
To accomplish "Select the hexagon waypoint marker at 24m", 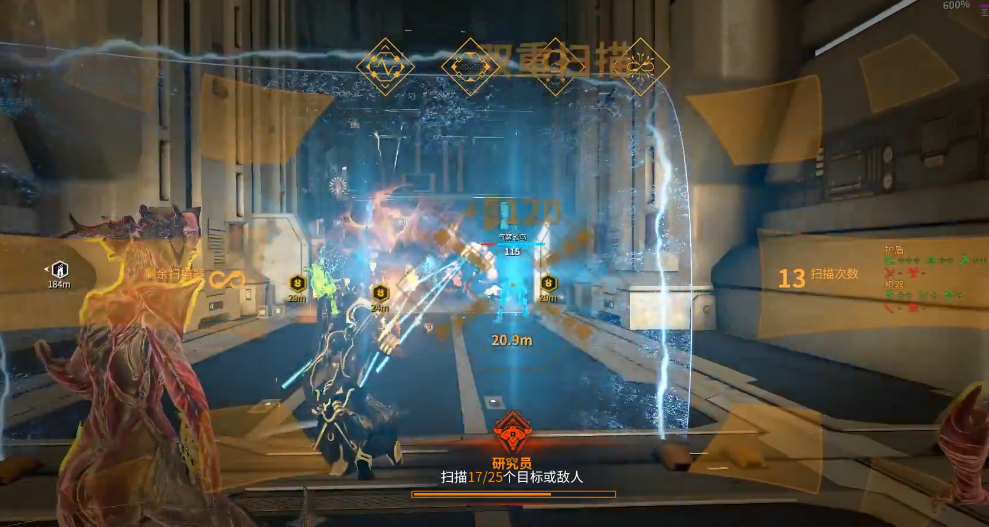I will [x=379, y=293].
